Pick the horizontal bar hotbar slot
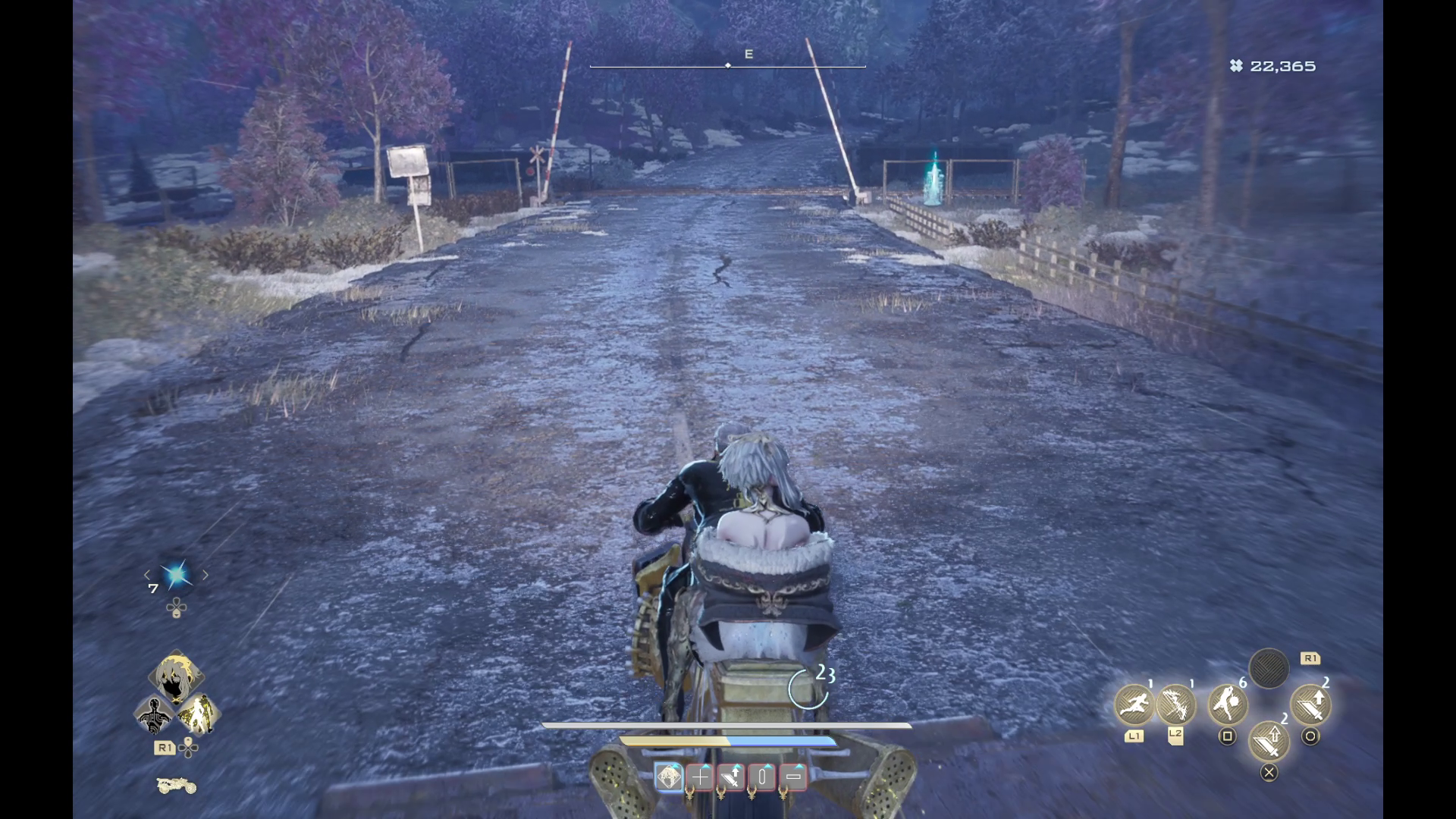Viewport: 1456px width, 819px height. (793, 777)
